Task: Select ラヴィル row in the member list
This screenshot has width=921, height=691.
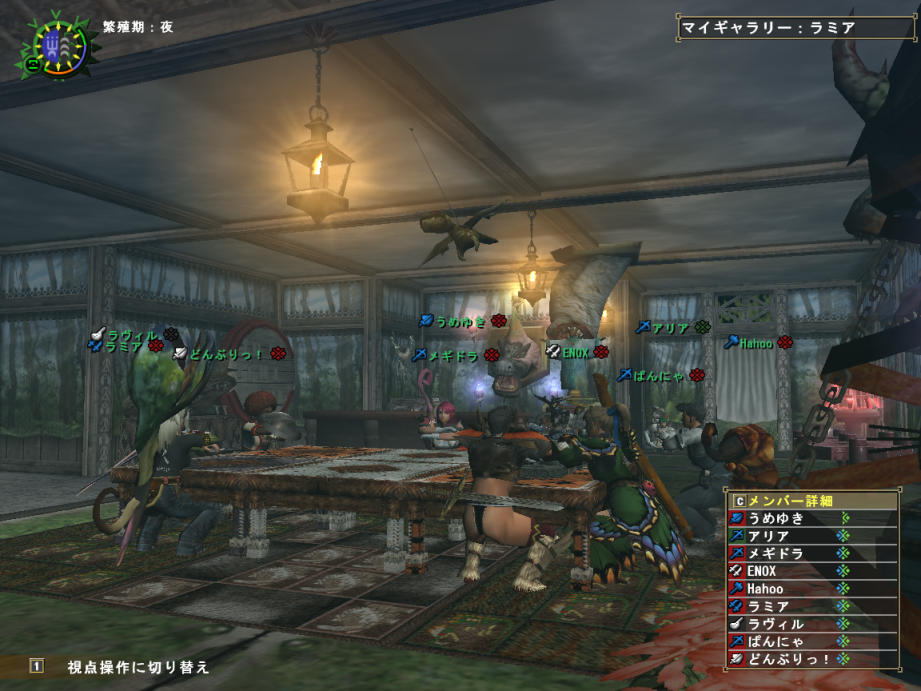Action: 776,623
